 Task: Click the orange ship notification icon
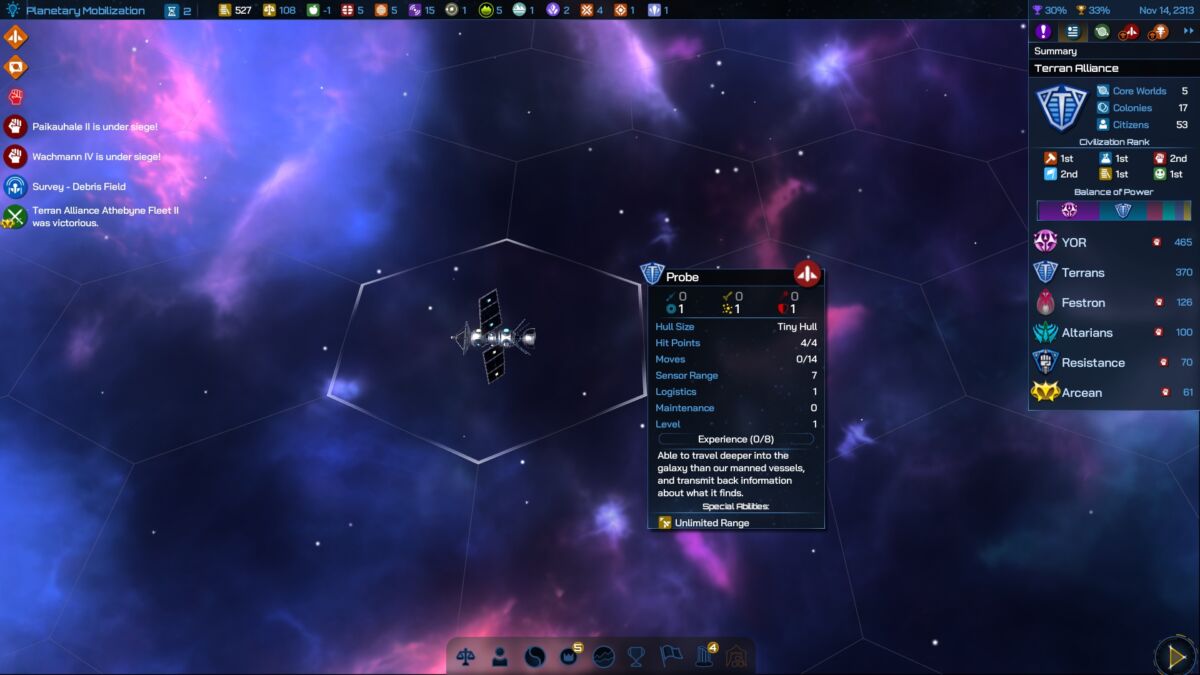coord(16,38)
